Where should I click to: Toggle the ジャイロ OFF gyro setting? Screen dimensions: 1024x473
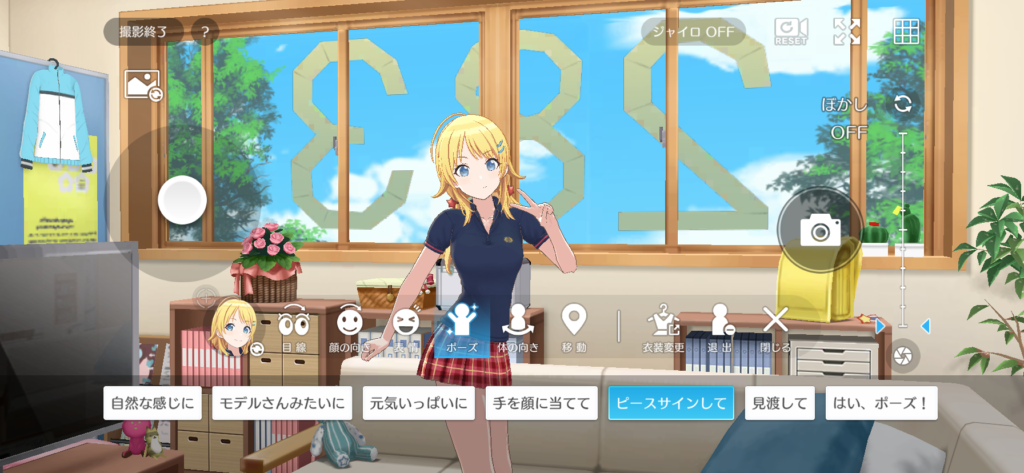click(693, 32)
